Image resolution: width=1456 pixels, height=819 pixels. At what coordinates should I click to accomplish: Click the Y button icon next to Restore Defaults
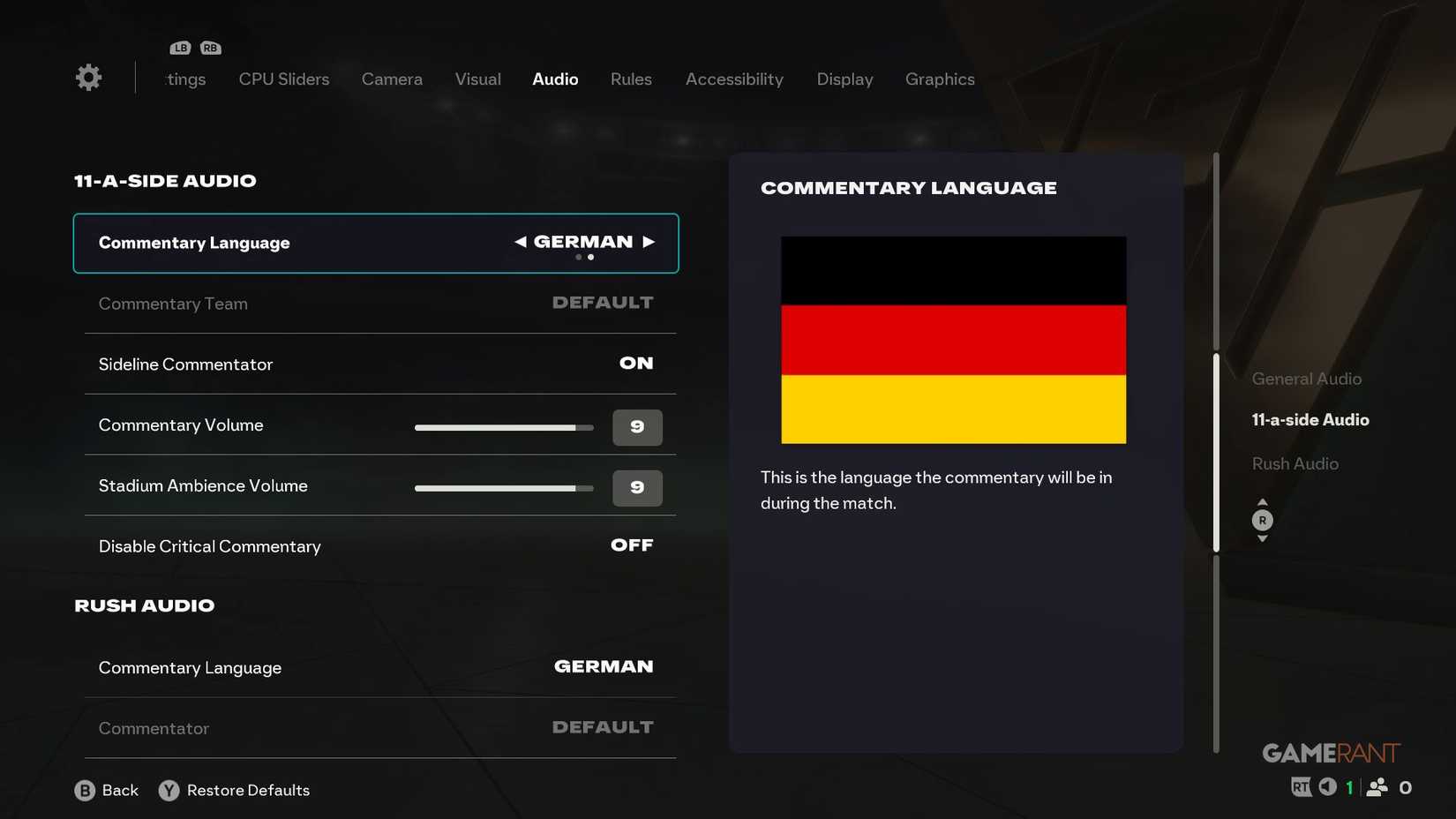(x=168, y=790)
